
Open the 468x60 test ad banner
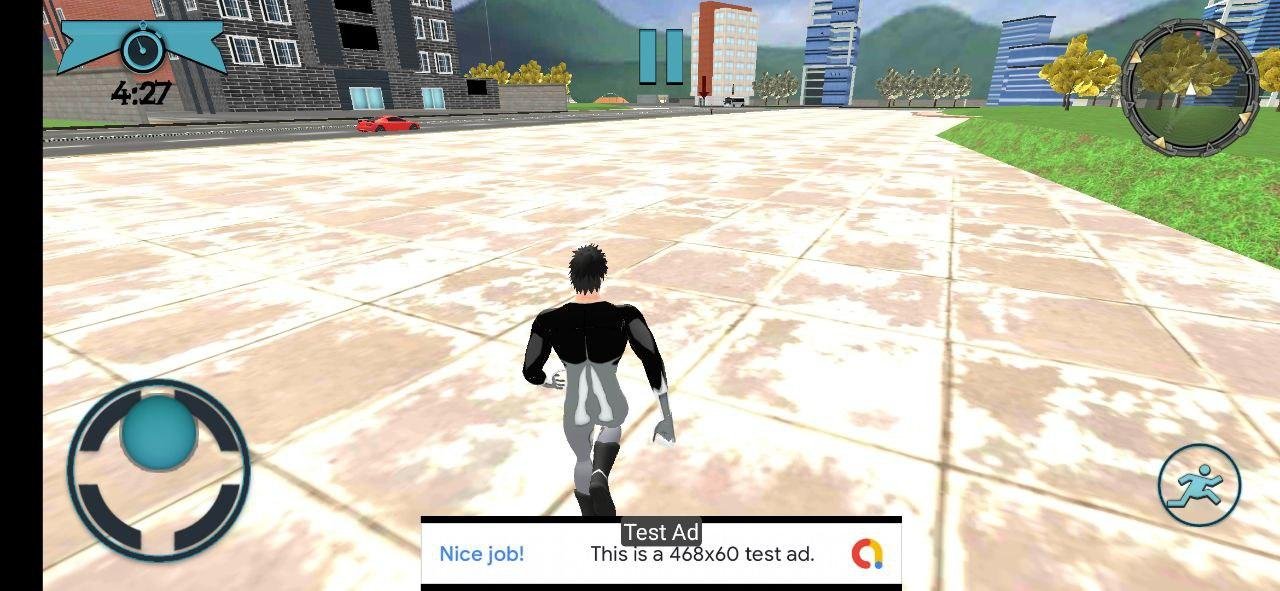point(661,554)
